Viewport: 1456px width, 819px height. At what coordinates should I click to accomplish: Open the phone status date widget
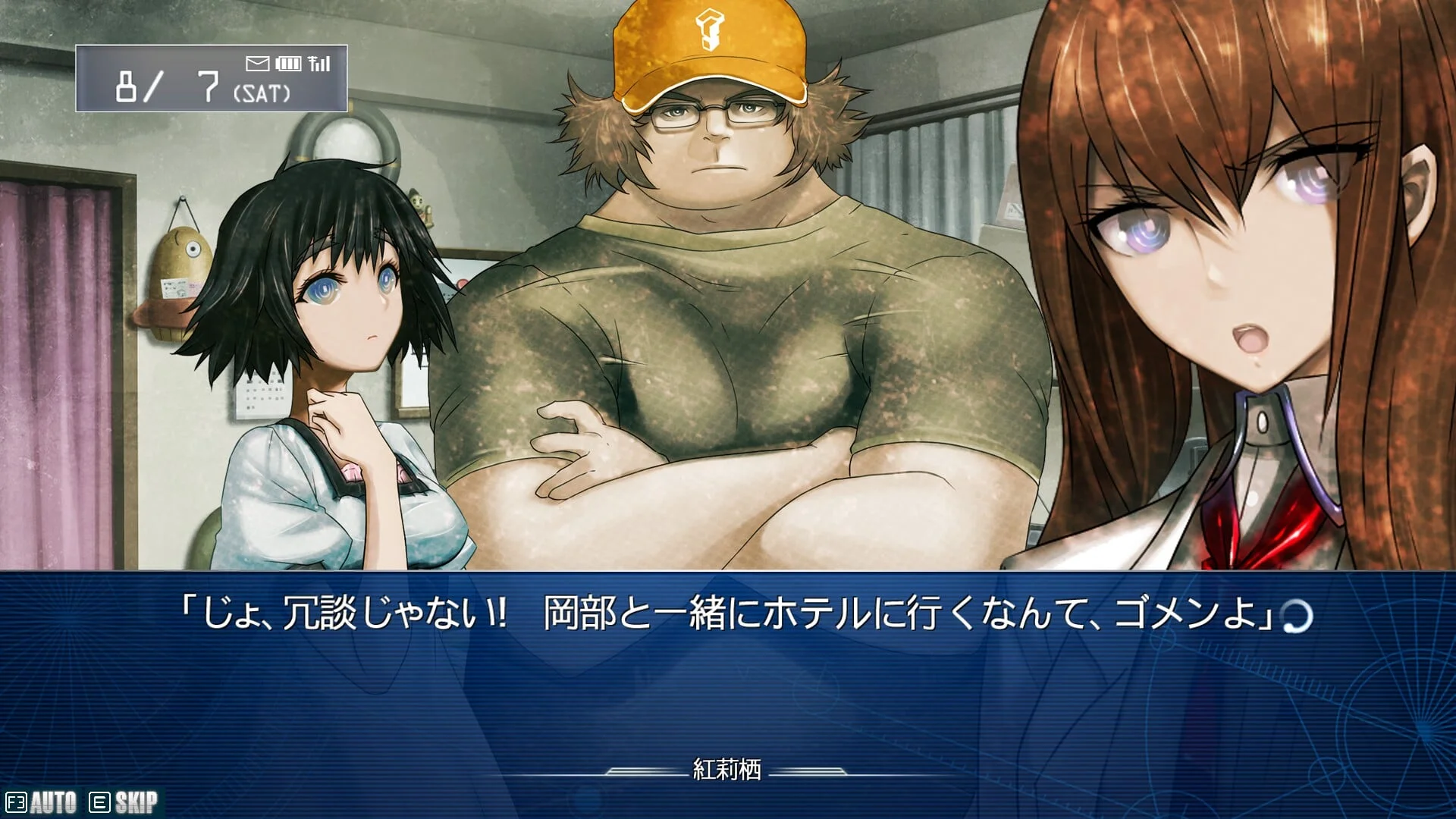pyautogui.click(x=211, y=79)
